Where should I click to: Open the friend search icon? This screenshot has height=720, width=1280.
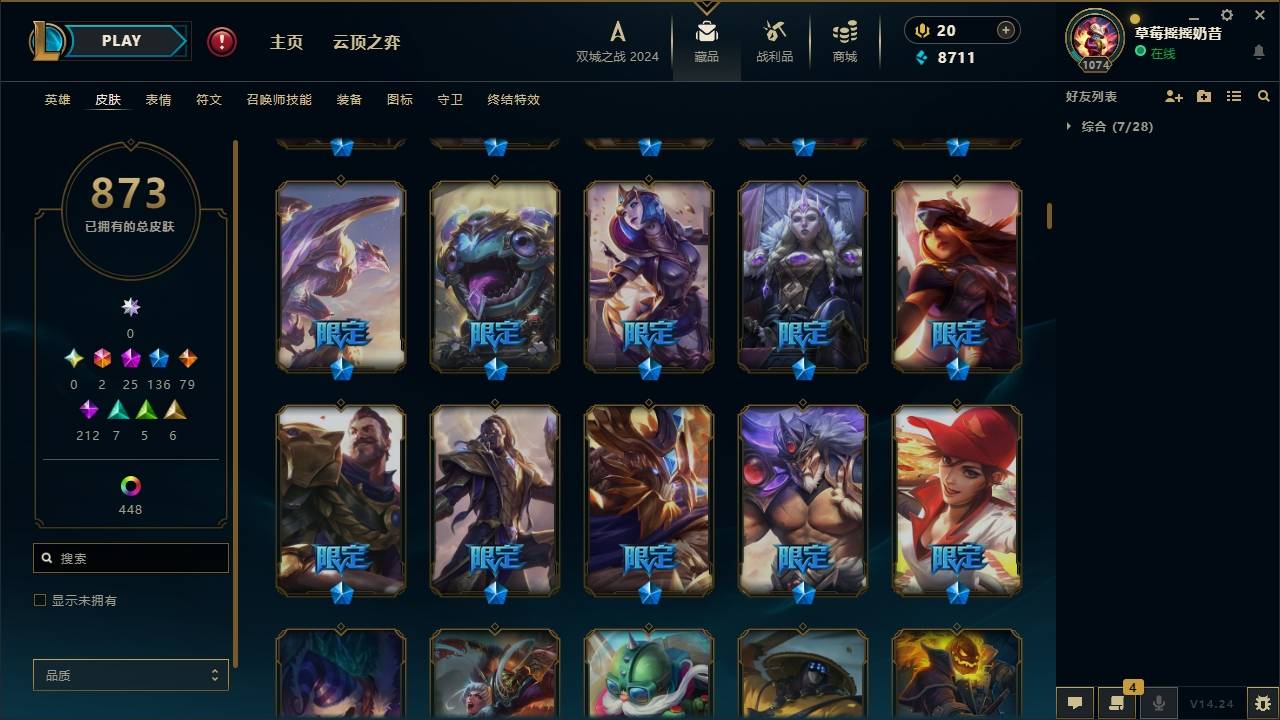coord(1263,96)
